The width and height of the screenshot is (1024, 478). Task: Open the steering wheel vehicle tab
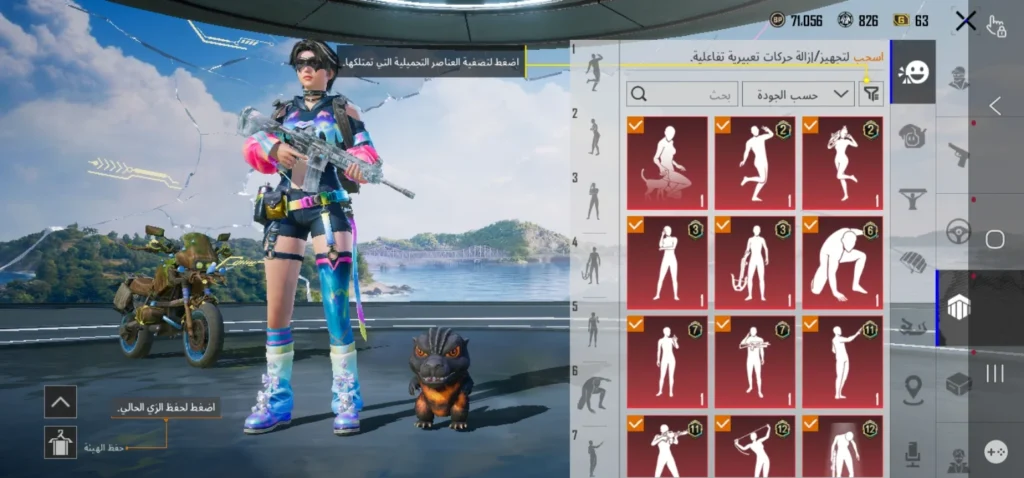958,231
